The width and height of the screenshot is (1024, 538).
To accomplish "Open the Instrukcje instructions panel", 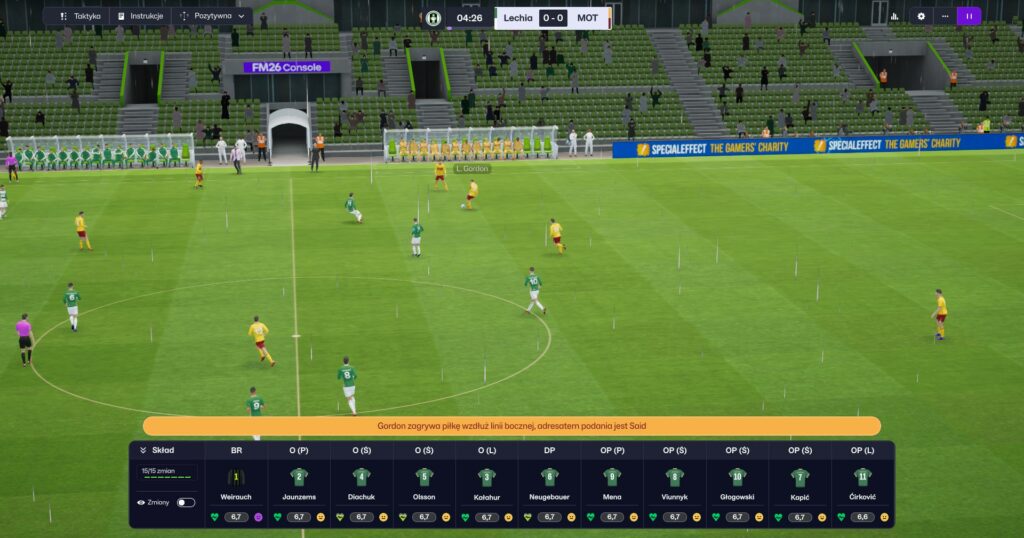I will coord(139,16).
